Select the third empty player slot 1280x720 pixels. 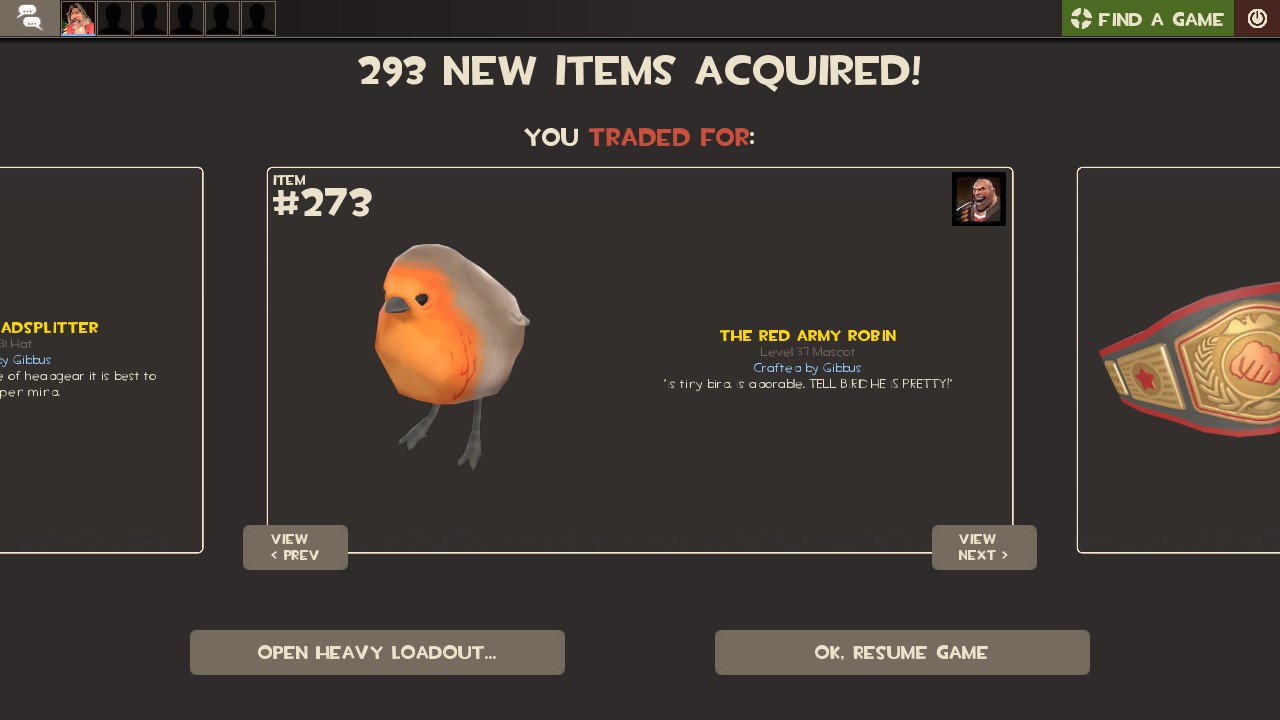(x=186, y=17)
